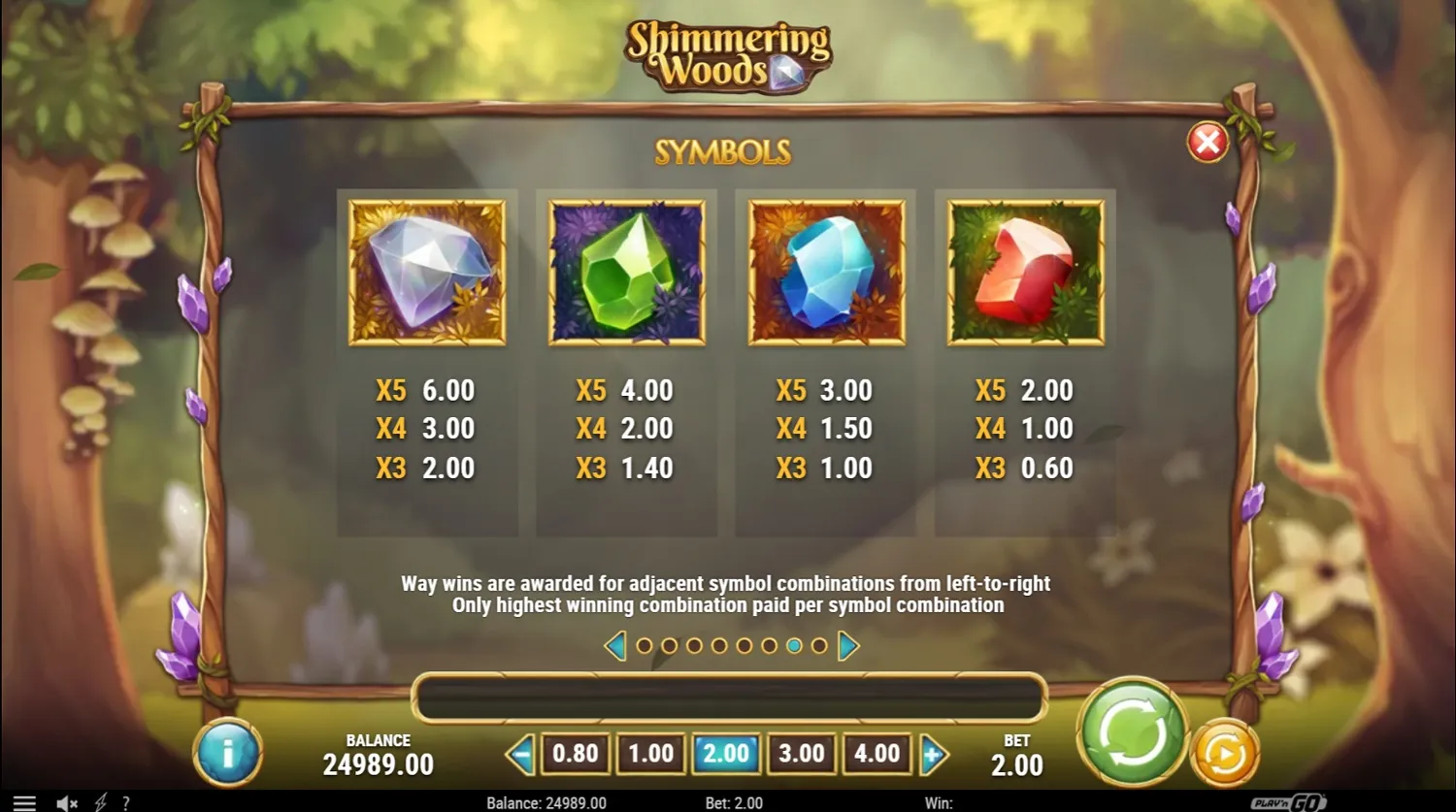Enable turbo mode with the lightning icon
Viewport: 1456px width, 812px height.
[x=101, y=802]
